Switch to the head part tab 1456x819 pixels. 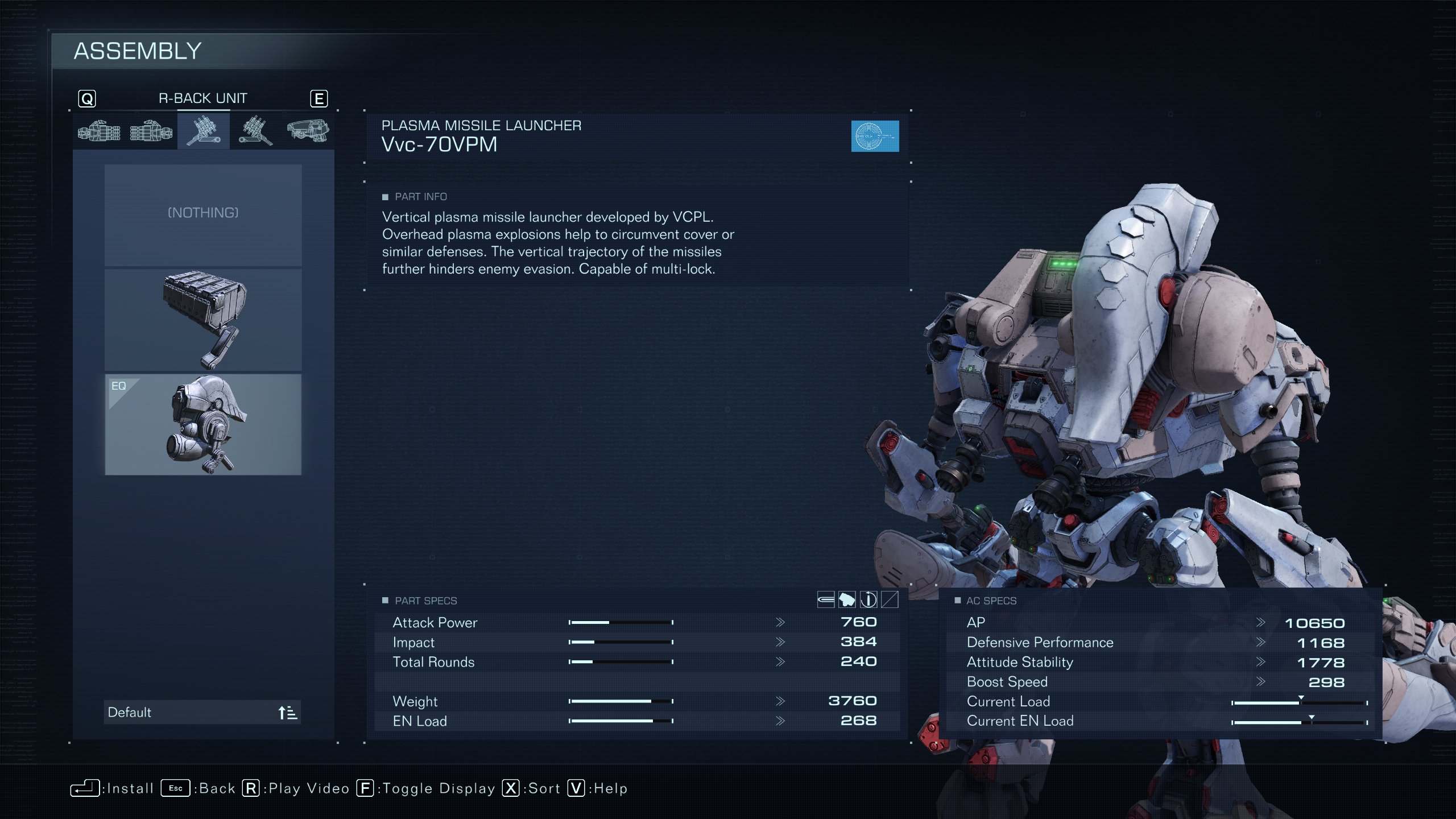tap(308, 131)
